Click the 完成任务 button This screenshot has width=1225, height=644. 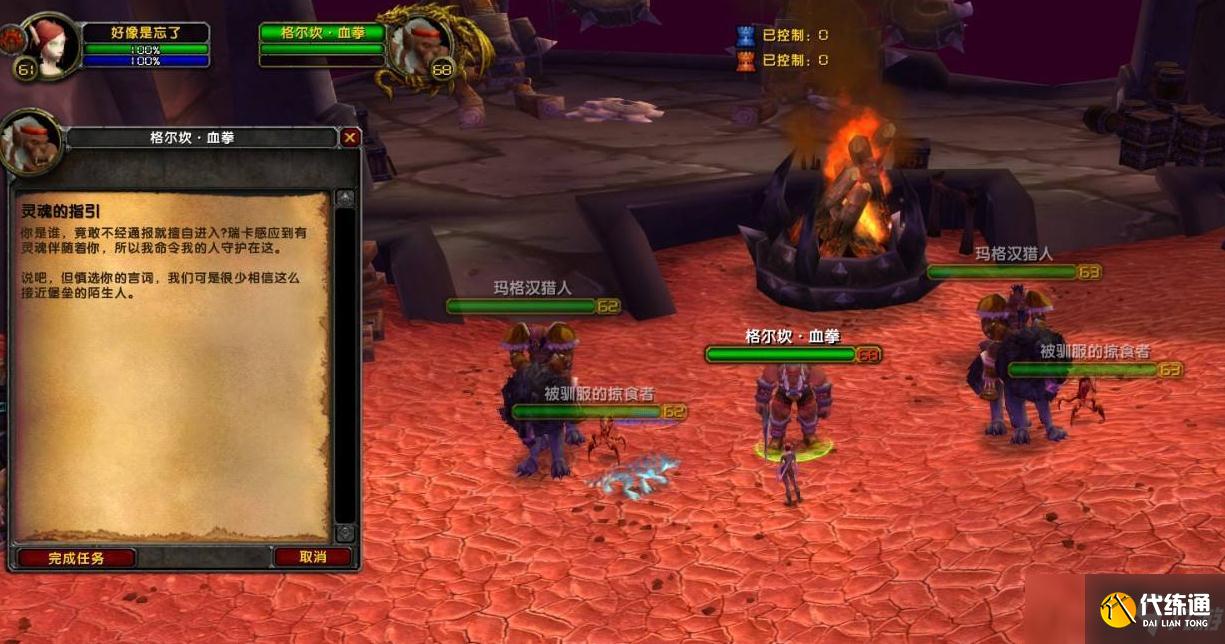tap(76, 558)
